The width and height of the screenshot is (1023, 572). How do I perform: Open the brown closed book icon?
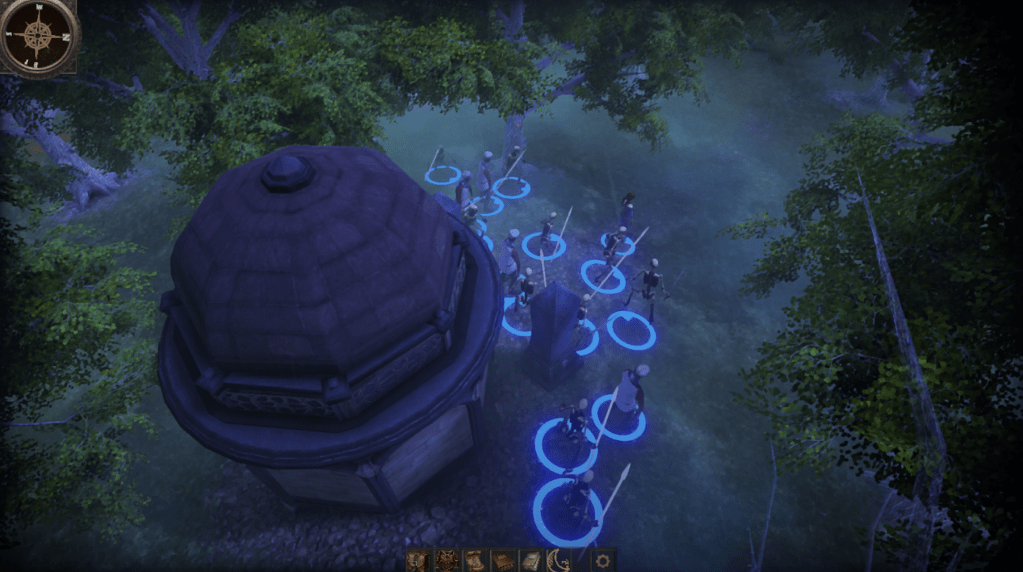(503, 560)
